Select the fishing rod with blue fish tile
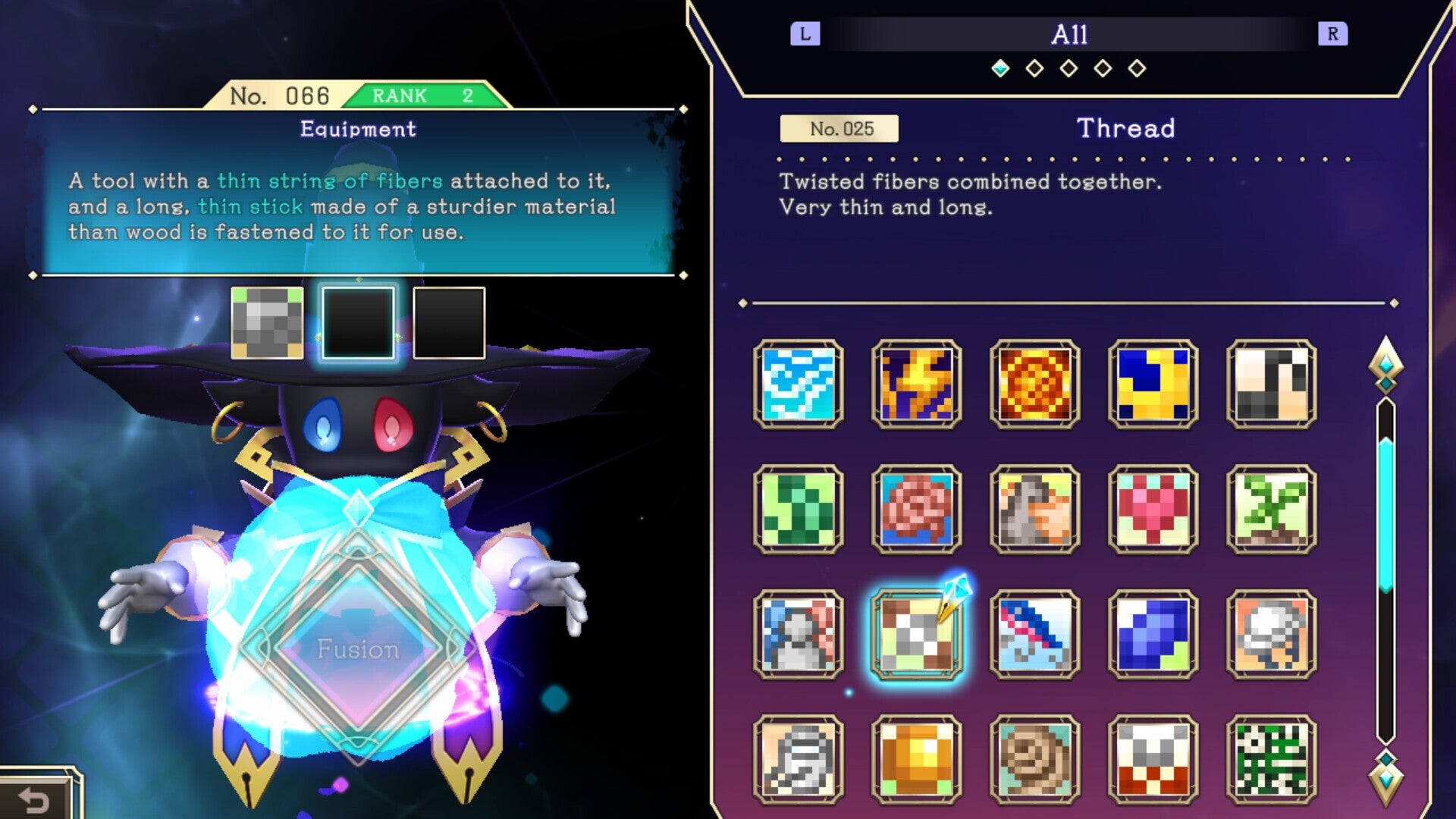 (x=1034, y=635)
